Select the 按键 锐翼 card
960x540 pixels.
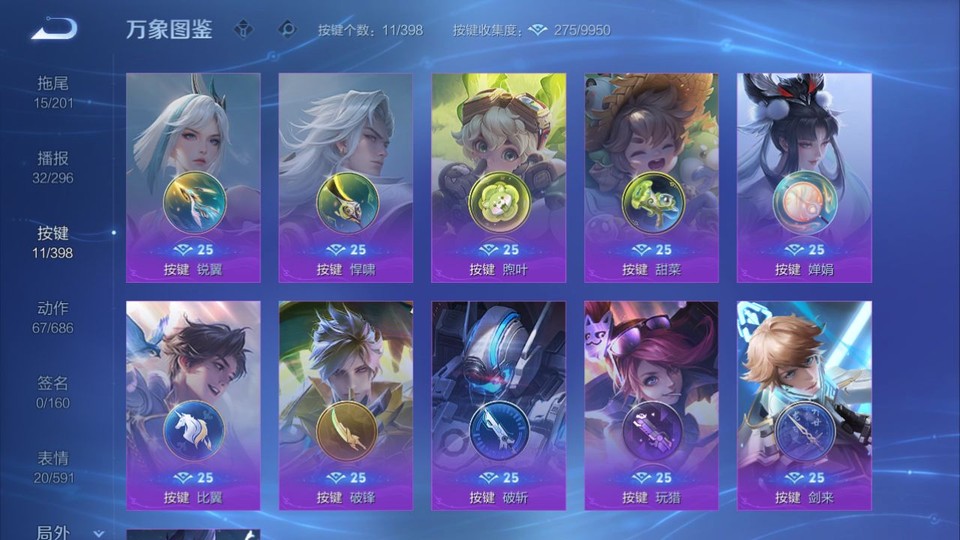[x=193, y=178]
